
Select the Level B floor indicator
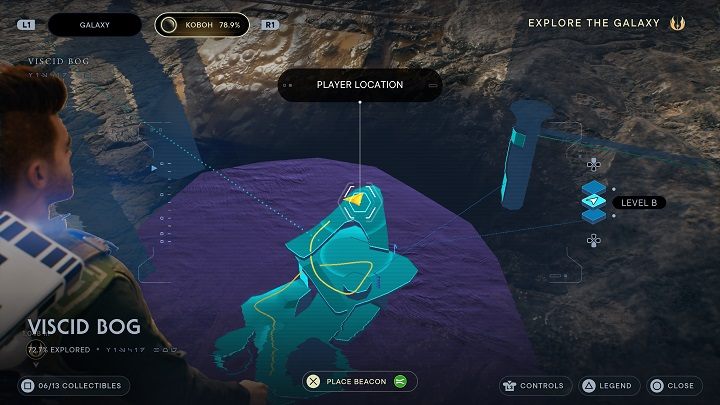coord(638,202)
